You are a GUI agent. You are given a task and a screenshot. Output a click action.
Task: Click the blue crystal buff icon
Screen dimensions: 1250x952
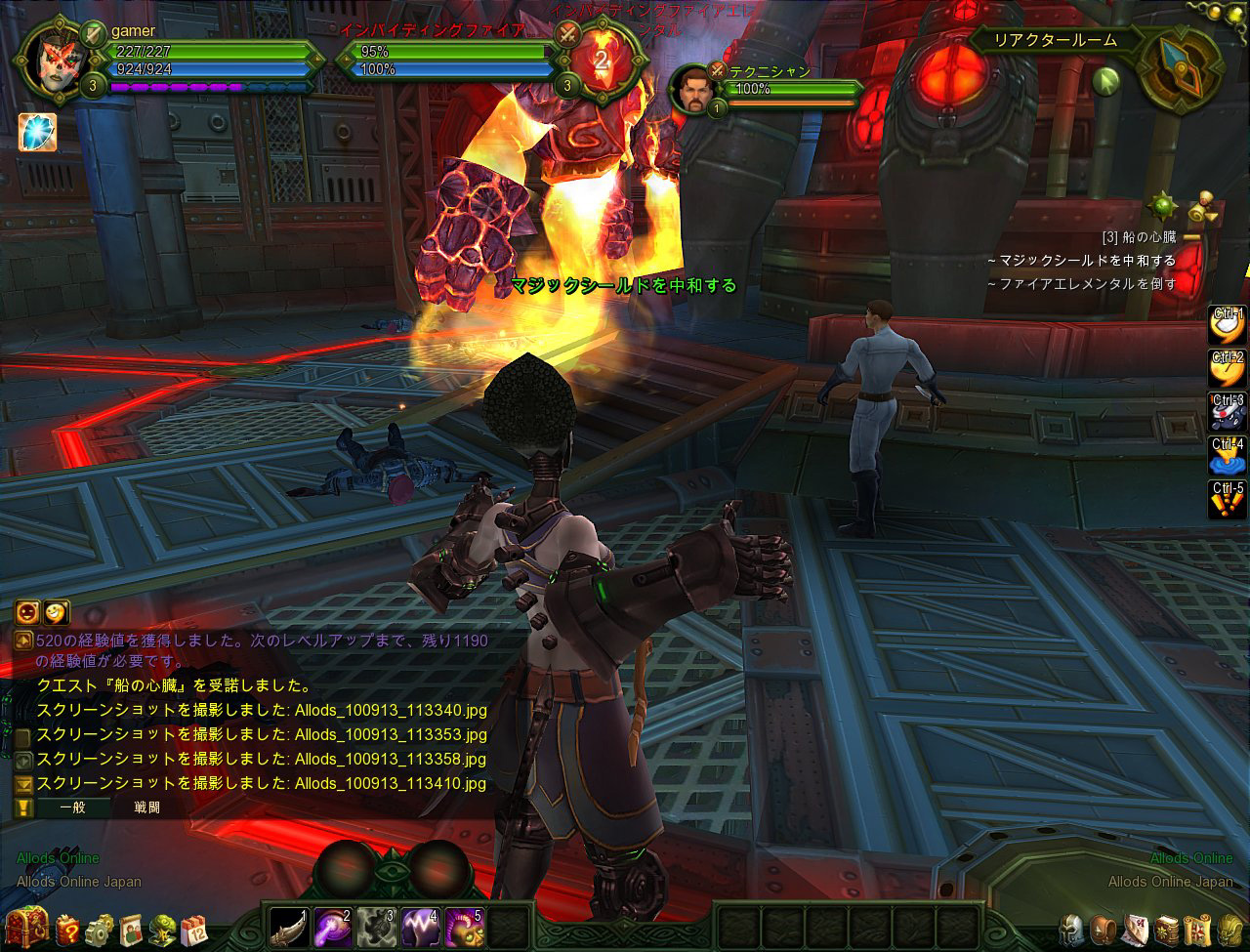pos(37,133)
